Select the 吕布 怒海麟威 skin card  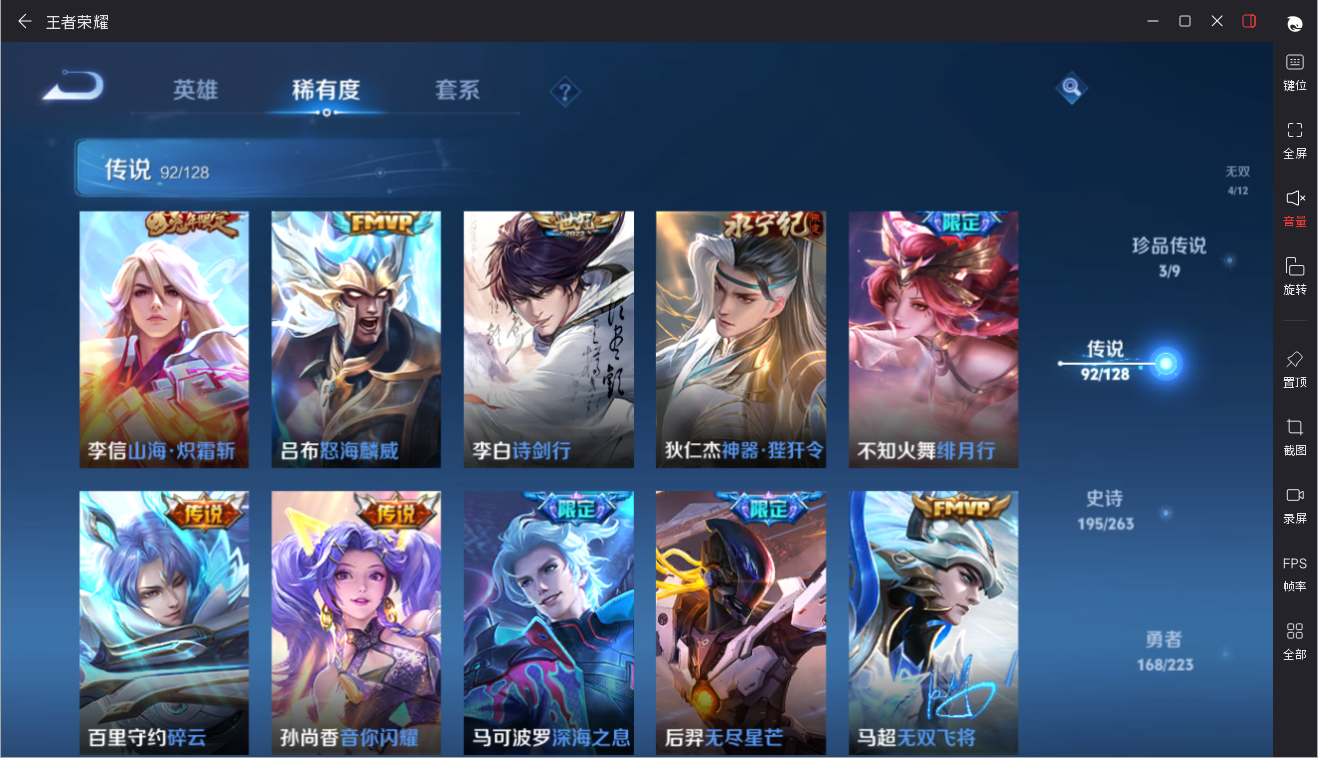click(x=356, y=339)
